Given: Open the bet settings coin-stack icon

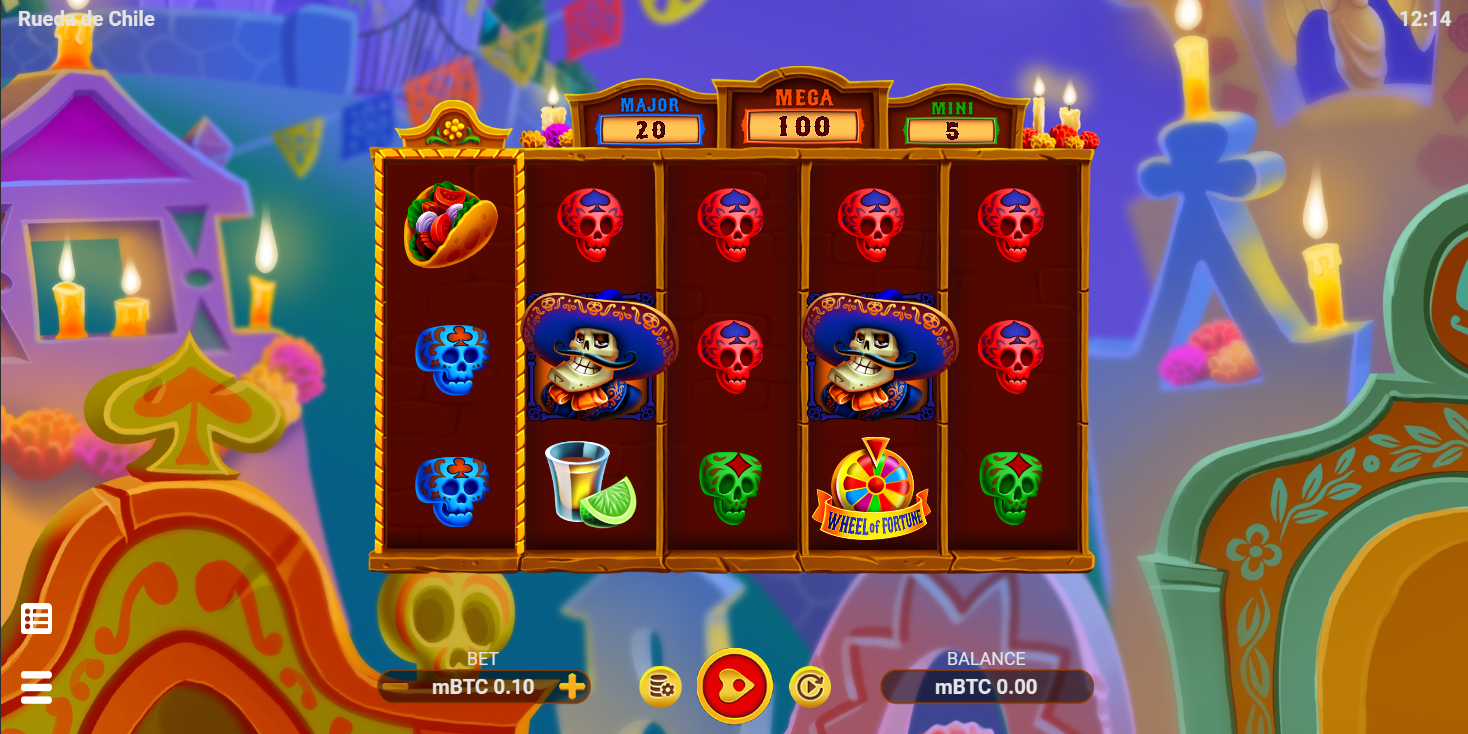Looking at the screenshot, I should [659, 686].
